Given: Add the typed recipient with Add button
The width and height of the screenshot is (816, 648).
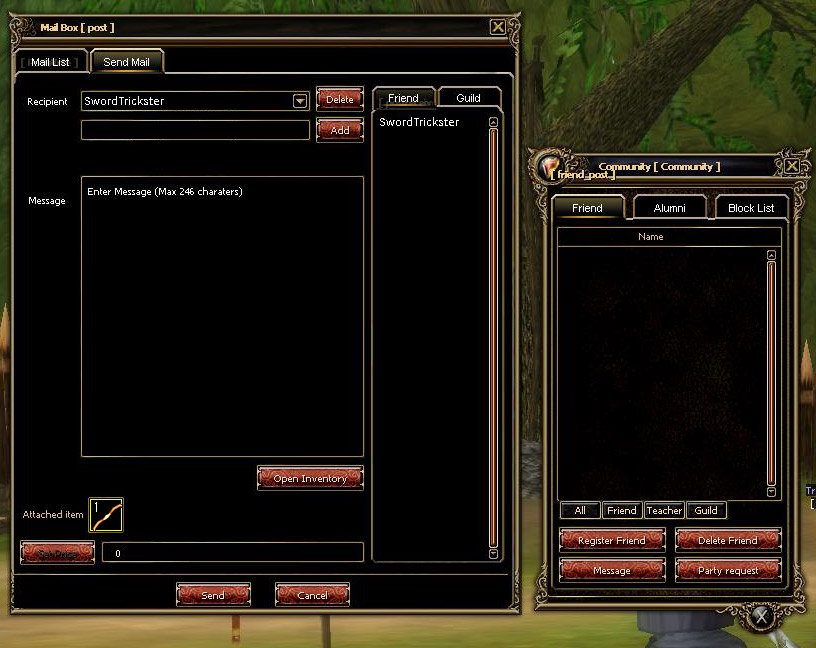Looking at the screenshot, I should 339,130.
